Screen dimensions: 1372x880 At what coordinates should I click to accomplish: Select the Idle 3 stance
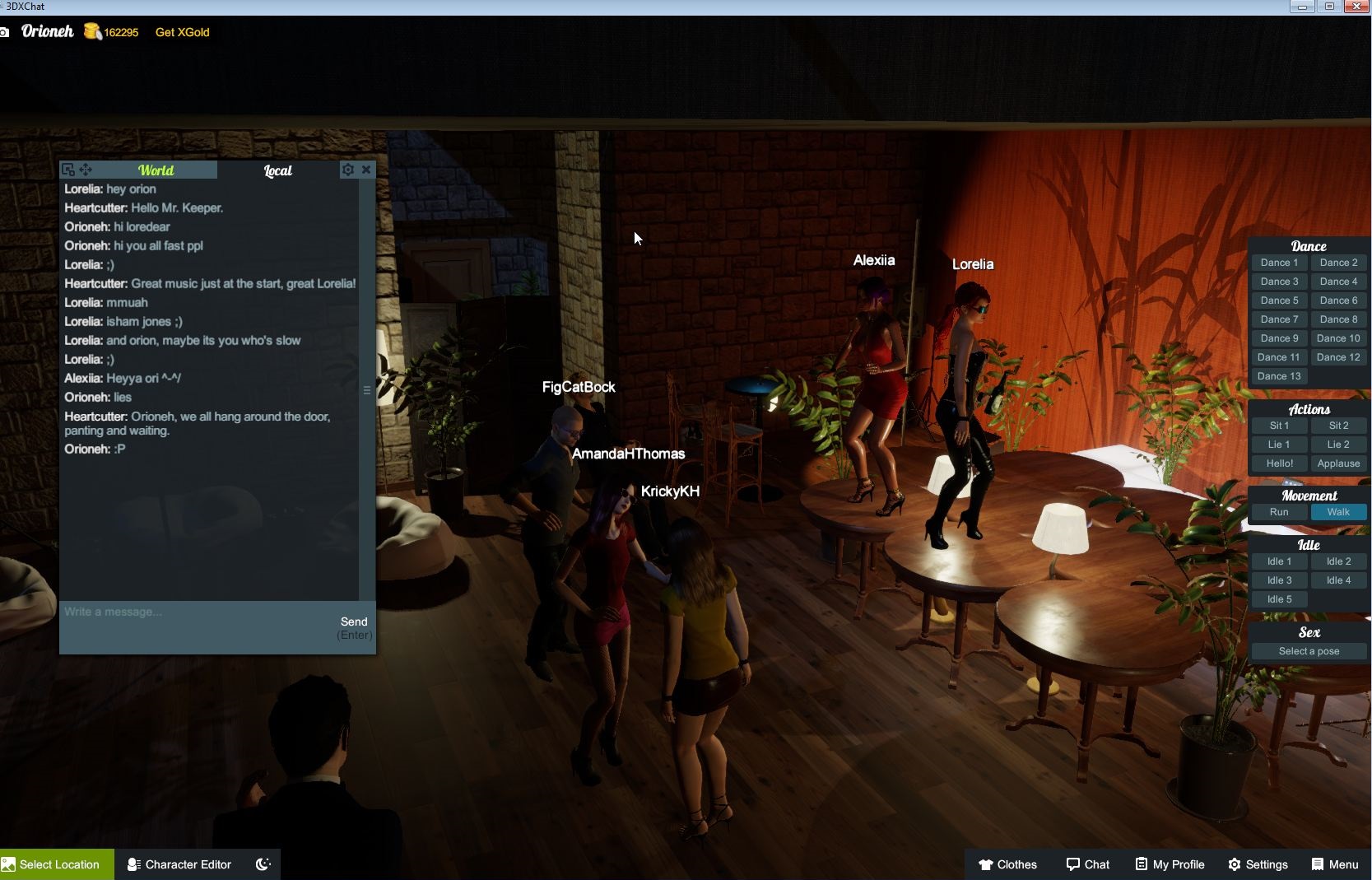(x=1279, y=580)
